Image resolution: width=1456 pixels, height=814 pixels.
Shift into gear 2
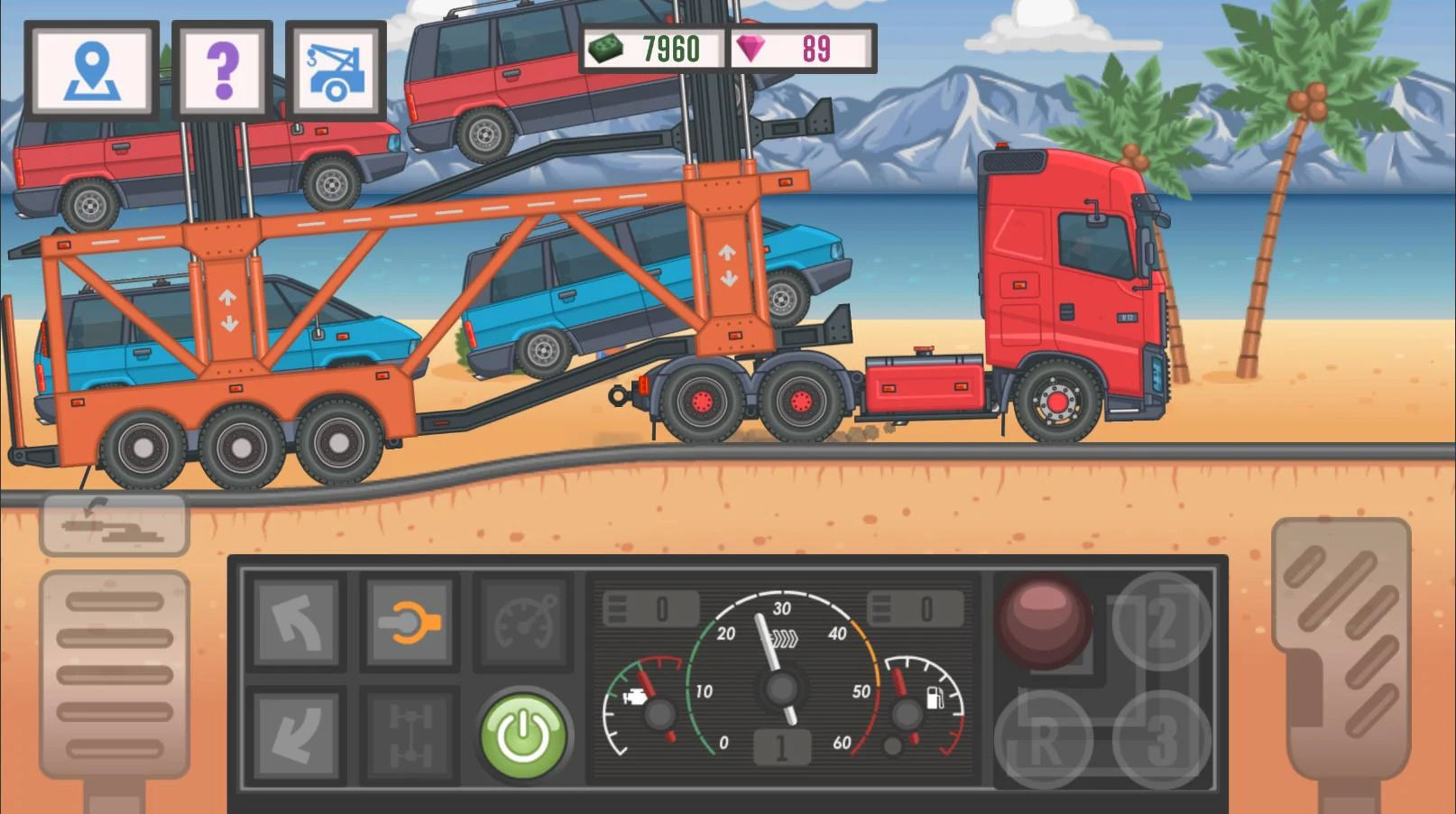[1161, 621]
